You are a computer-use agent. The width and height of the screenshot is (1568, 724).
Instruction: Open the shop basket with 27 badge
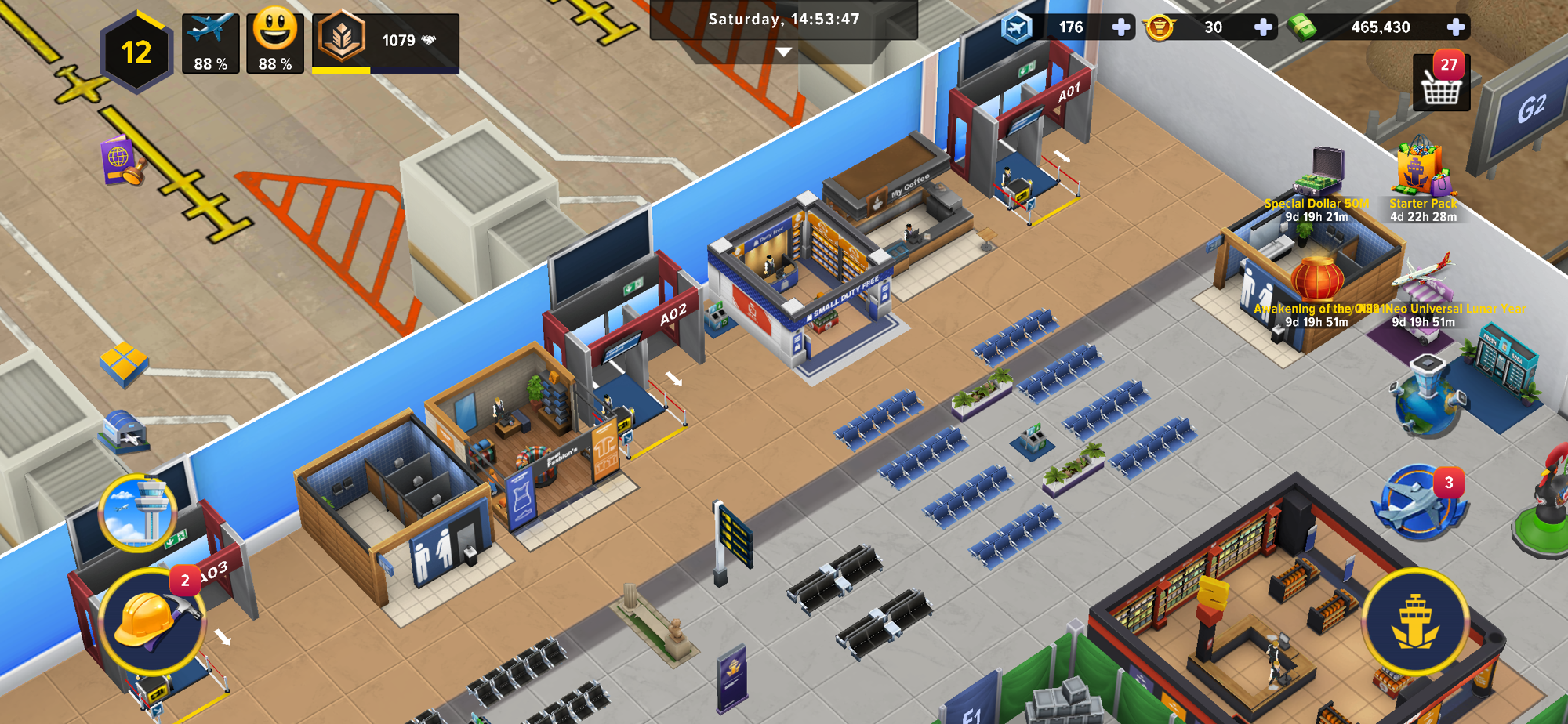pos(1441,85)
